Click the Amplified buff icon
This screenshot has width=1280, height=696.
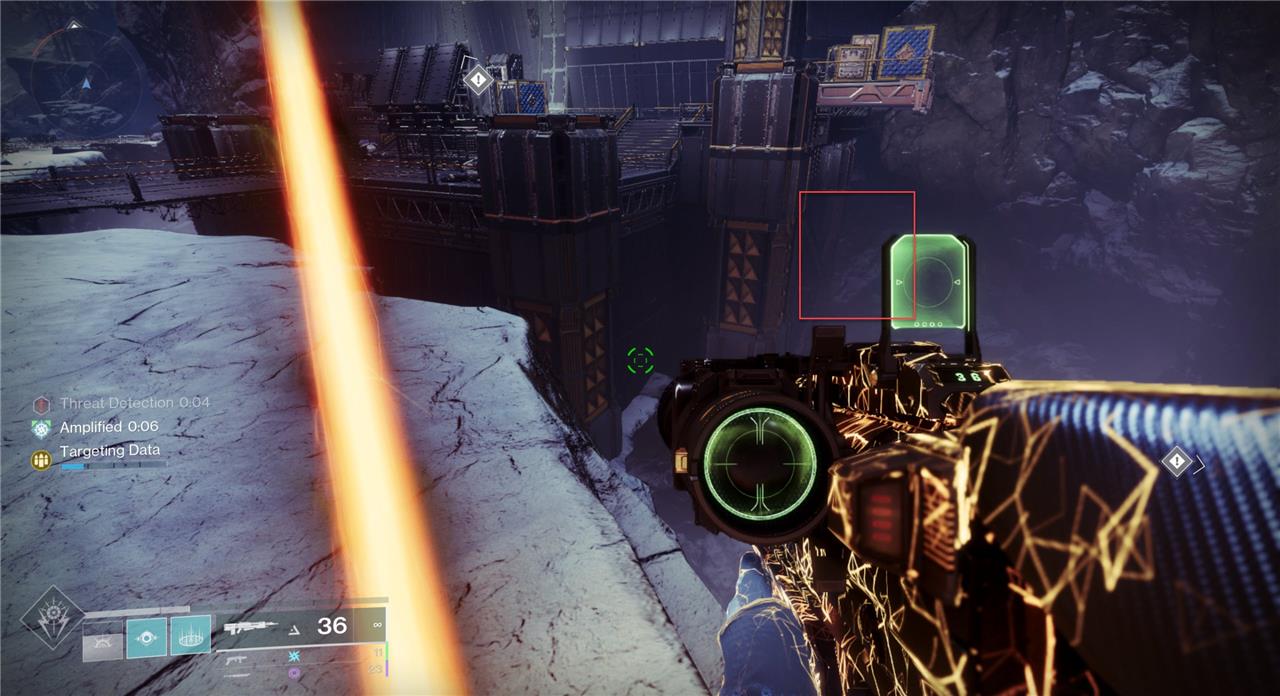tap(41, 428)
